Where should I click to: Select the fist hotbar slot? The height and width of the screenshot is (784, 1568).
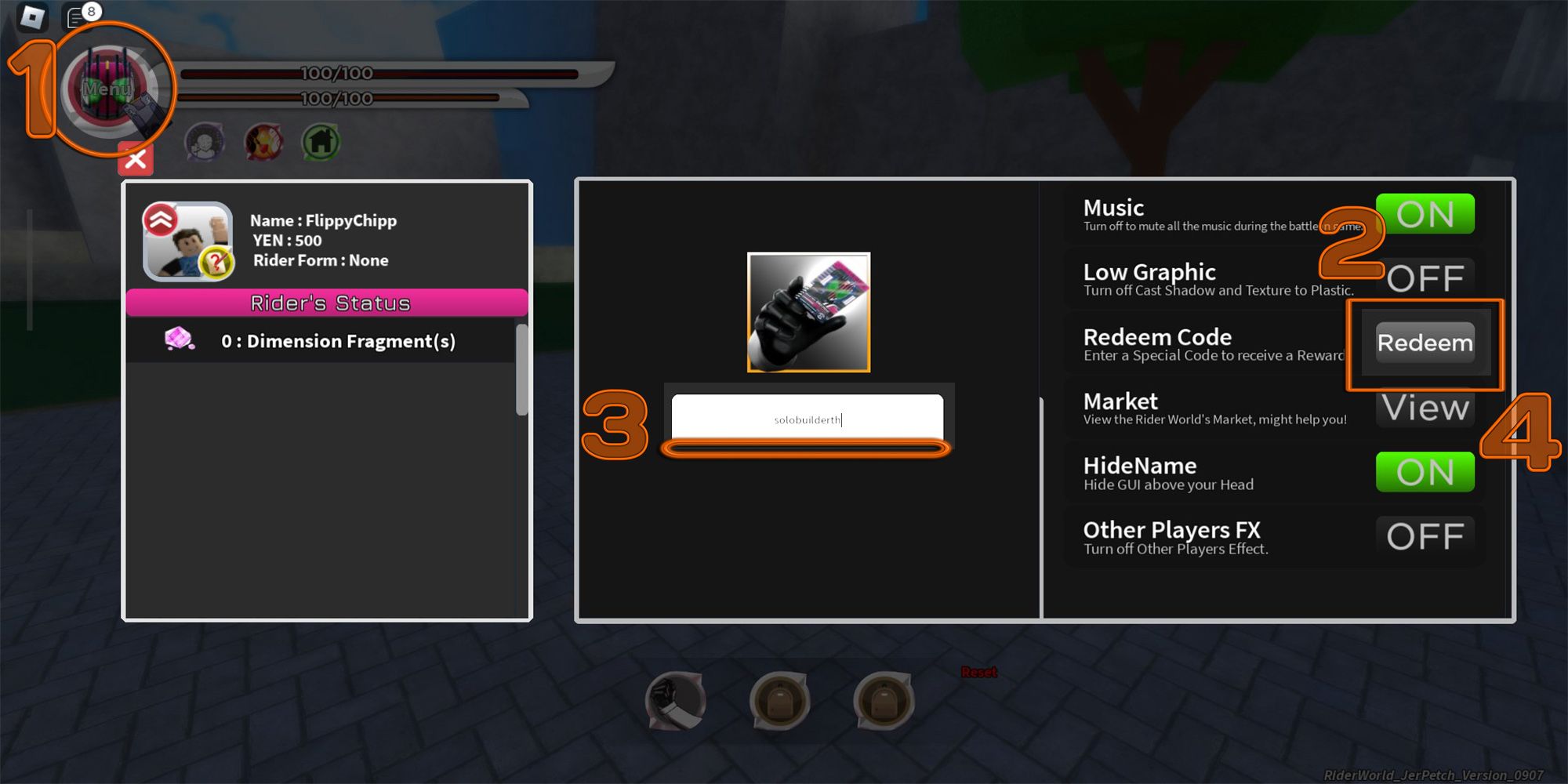click(x=676, y=702)
